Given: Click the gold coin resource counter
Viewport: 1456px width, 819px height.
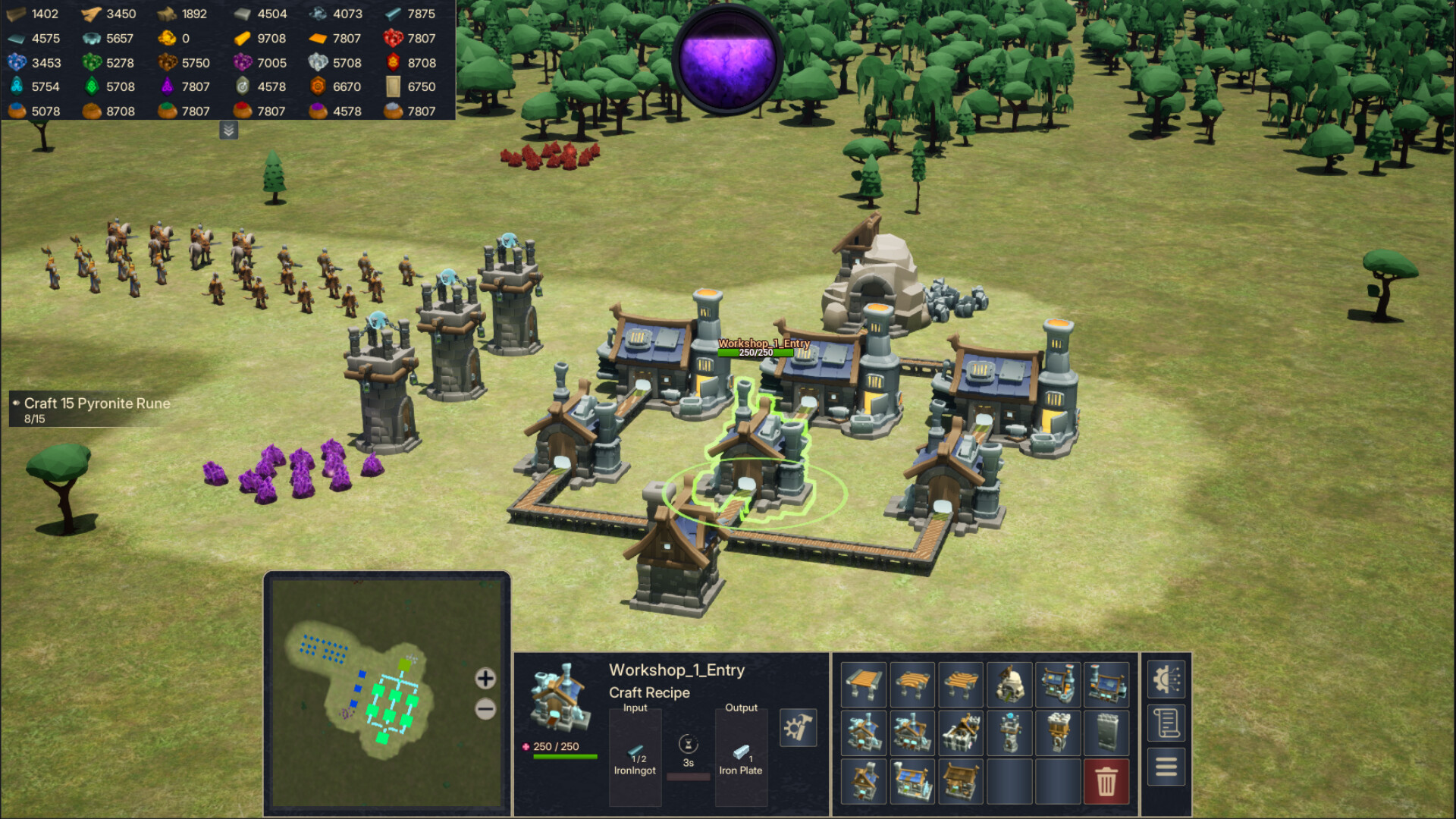Looking at the screenshot, I should pos(168,38).
